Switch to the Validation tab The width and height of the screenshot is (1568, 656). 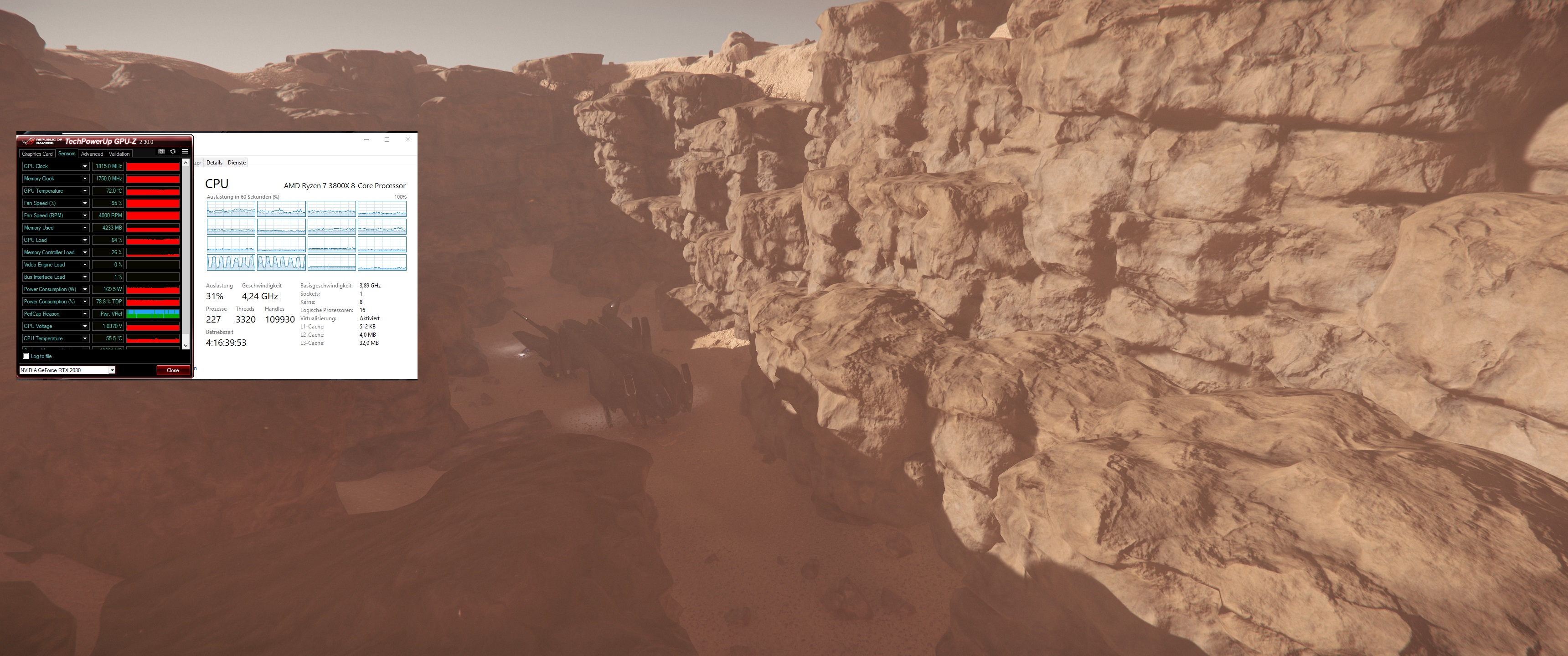point(119,154)
